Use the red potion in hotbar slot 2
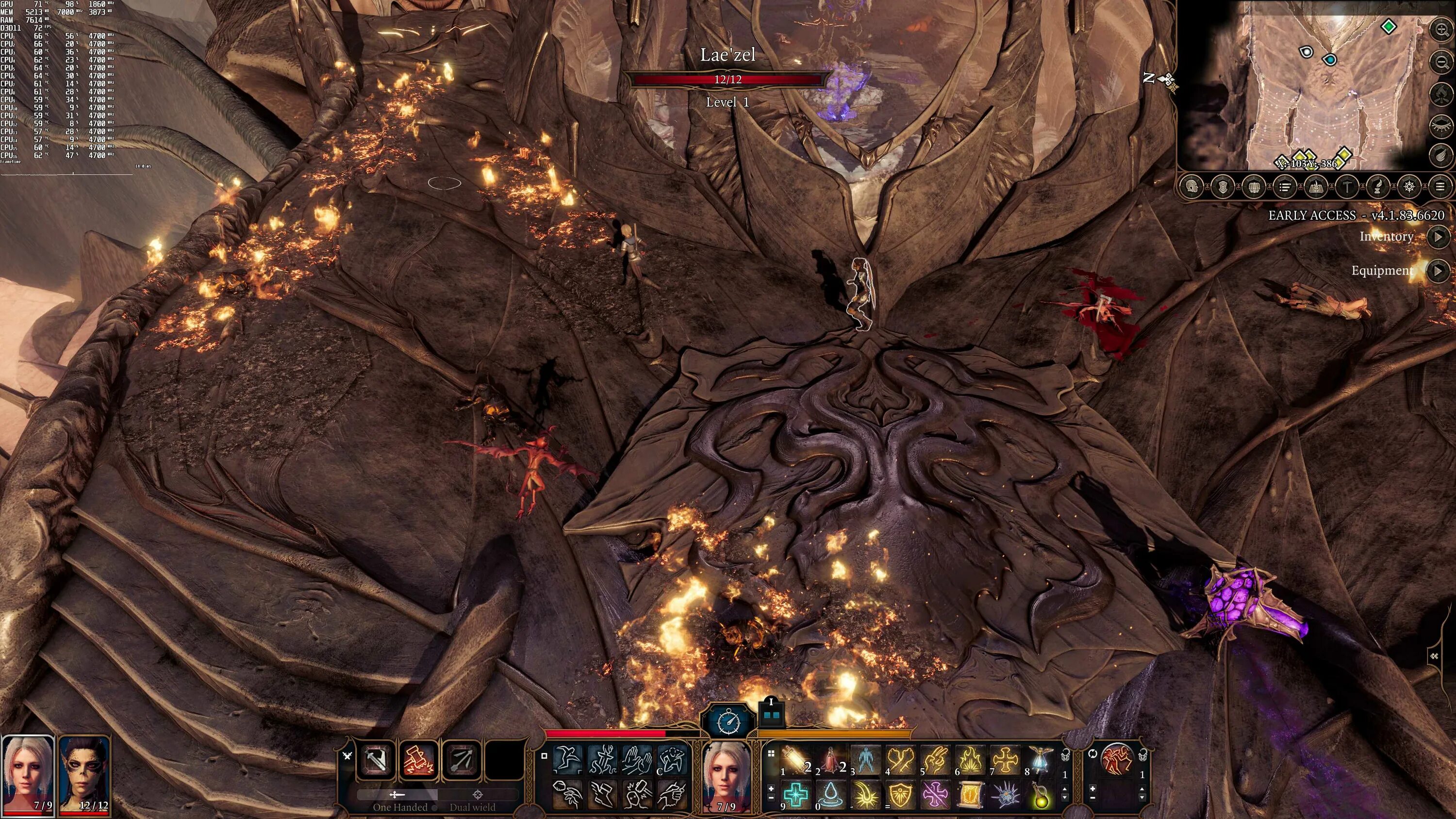 tap(830, 759)
